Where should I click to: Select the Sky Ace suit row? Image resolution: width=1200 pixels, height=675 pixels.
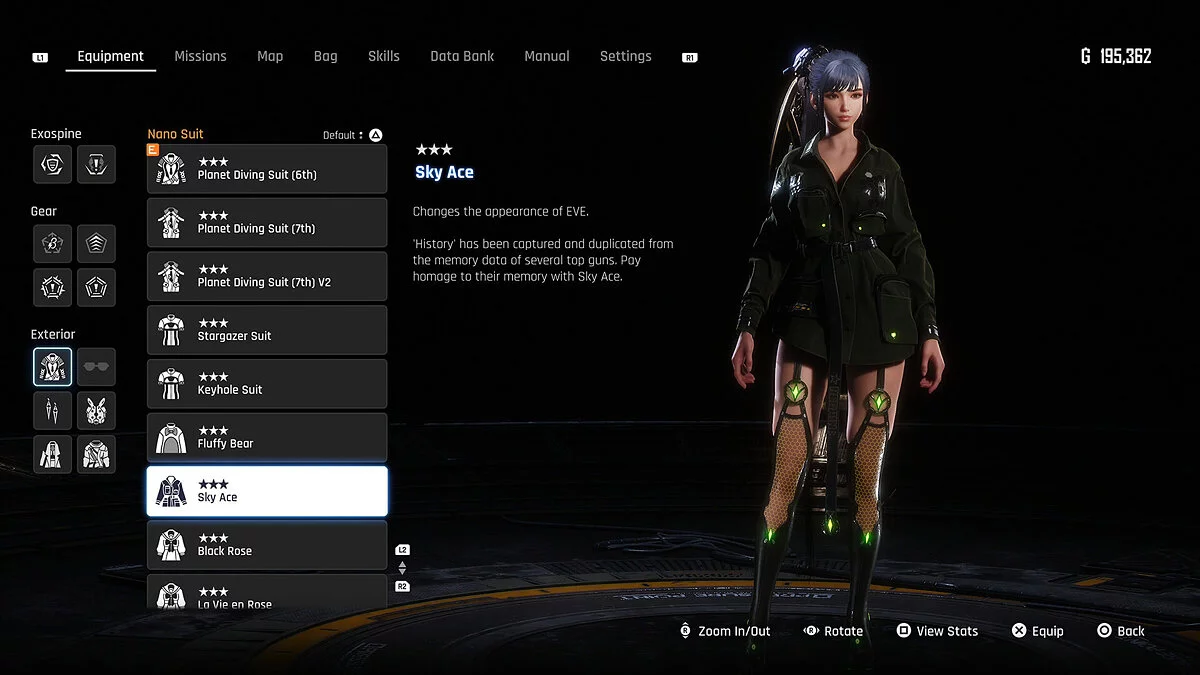click(267, 491)
